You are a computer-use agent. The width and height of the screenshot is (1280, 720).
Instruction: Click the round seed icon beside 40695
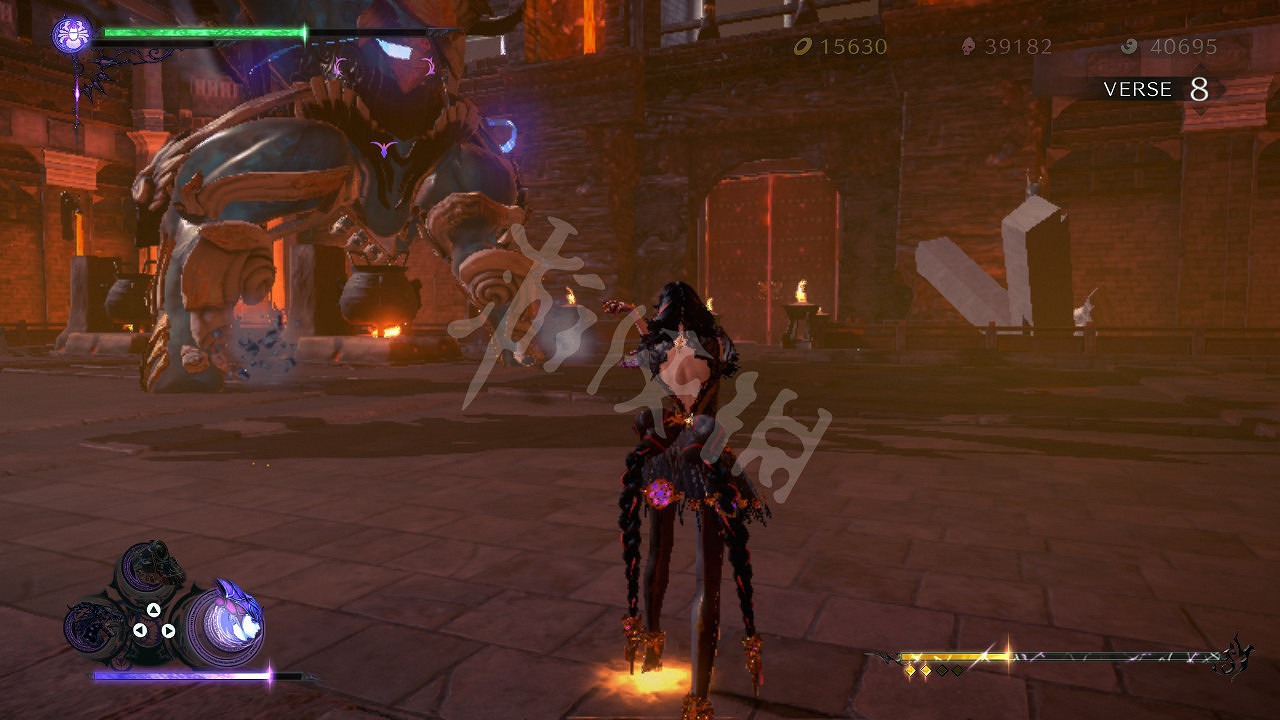point(1132,46)
